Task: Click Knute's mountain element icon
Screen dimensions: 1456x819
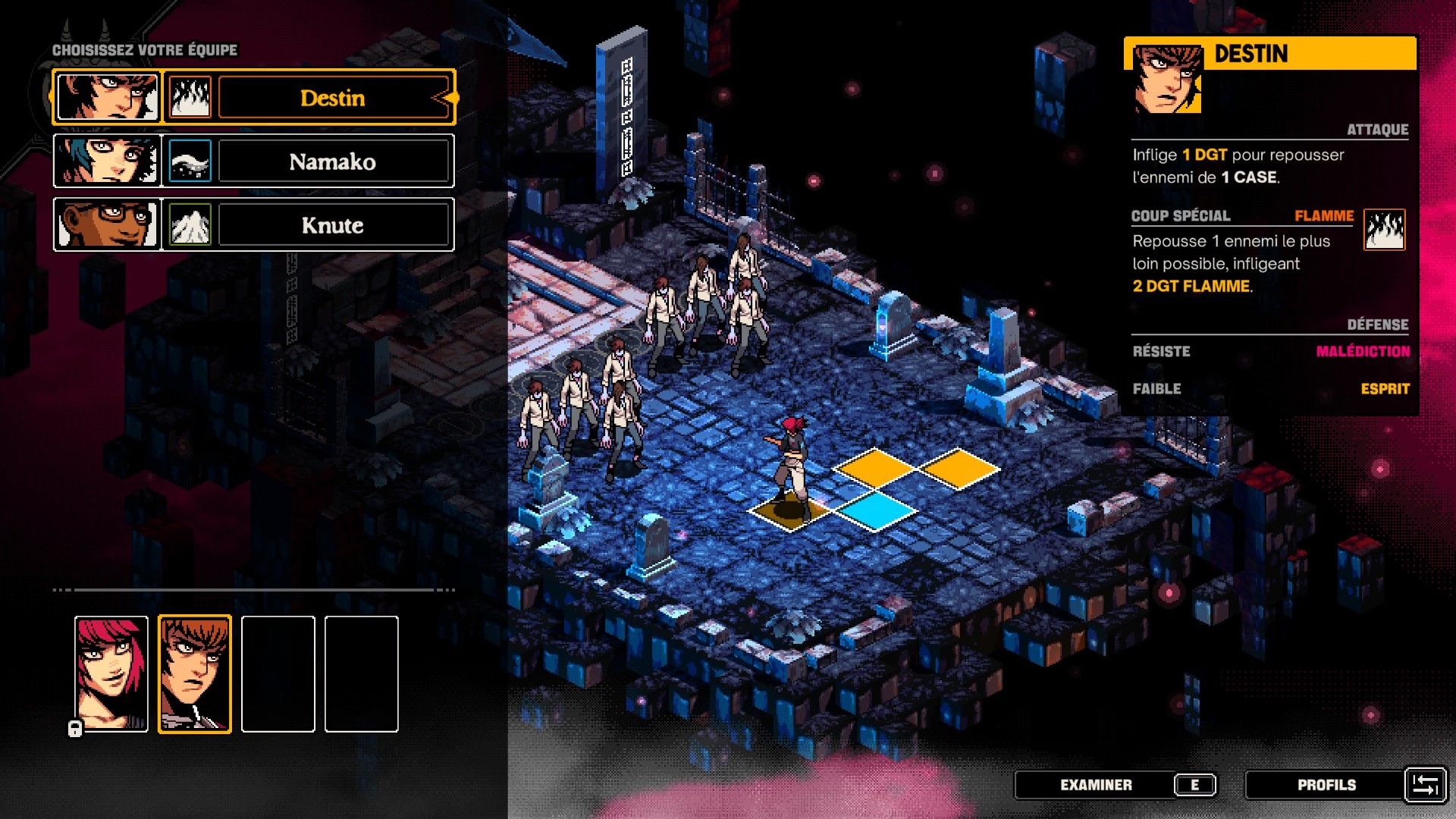Action: pyautogui.click(x=190, y=225)
